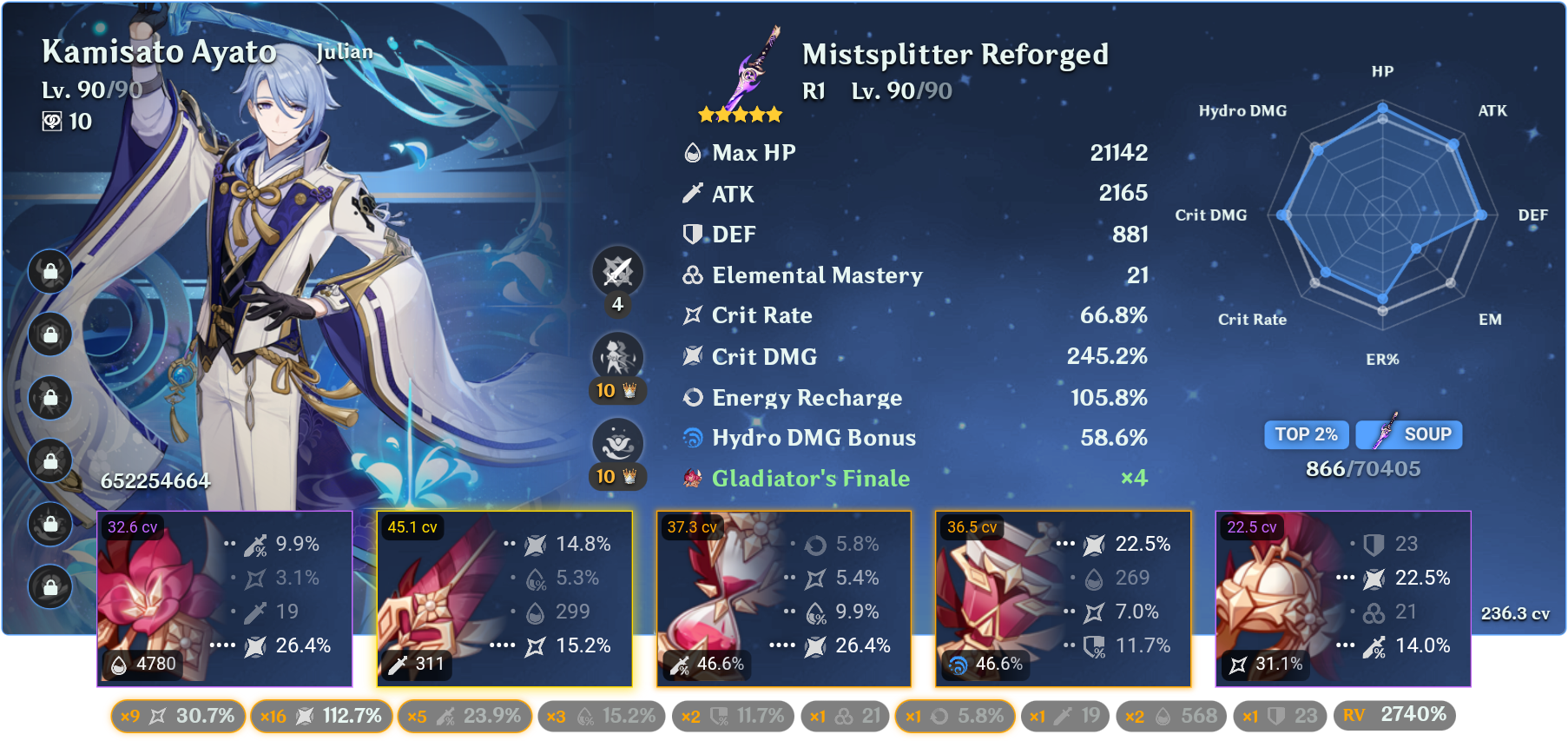Click the SOUP weapon button
Viewport: 1568px width, 741px height.
1408,434
